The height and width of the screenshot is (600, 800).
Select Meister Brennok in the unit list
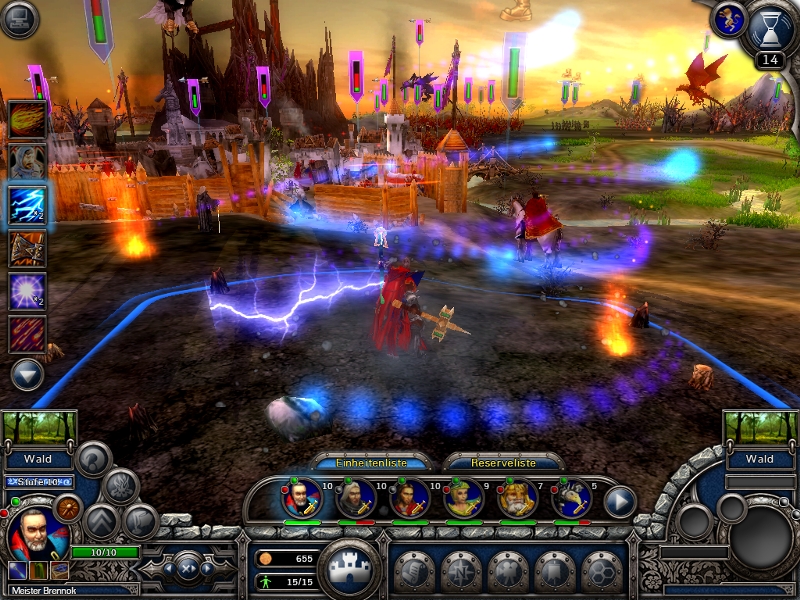pyautogui.click(x=302, y=498)
